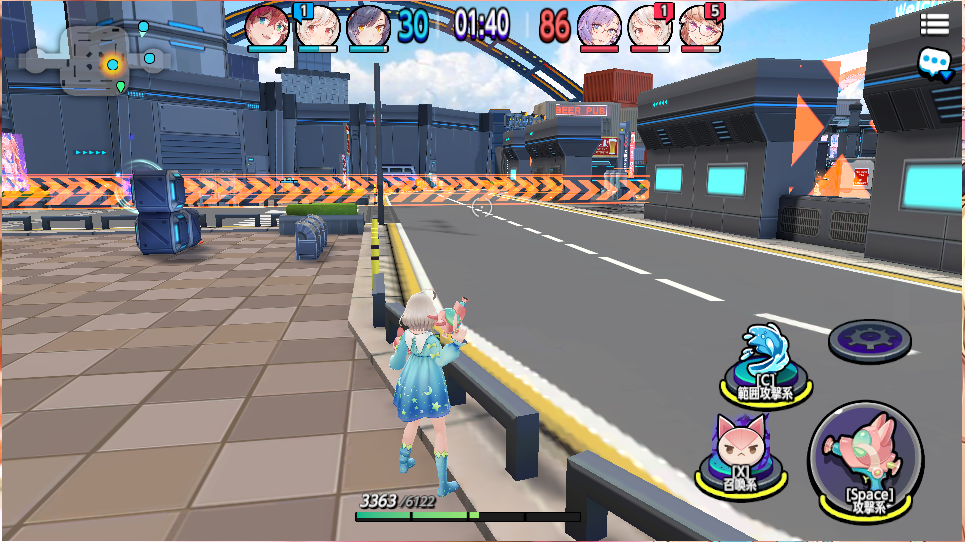Fire the pink water gun attack
The image size is (965, 542).
pos(866,460)
